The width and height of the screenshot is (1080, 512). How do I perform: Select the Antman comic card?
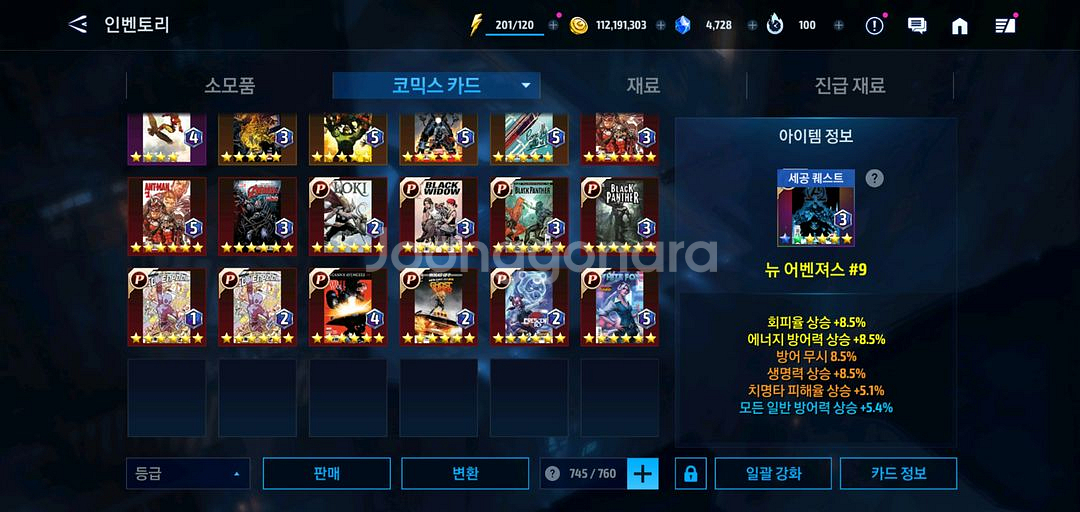pyautogui.click(x=167, y=215)
